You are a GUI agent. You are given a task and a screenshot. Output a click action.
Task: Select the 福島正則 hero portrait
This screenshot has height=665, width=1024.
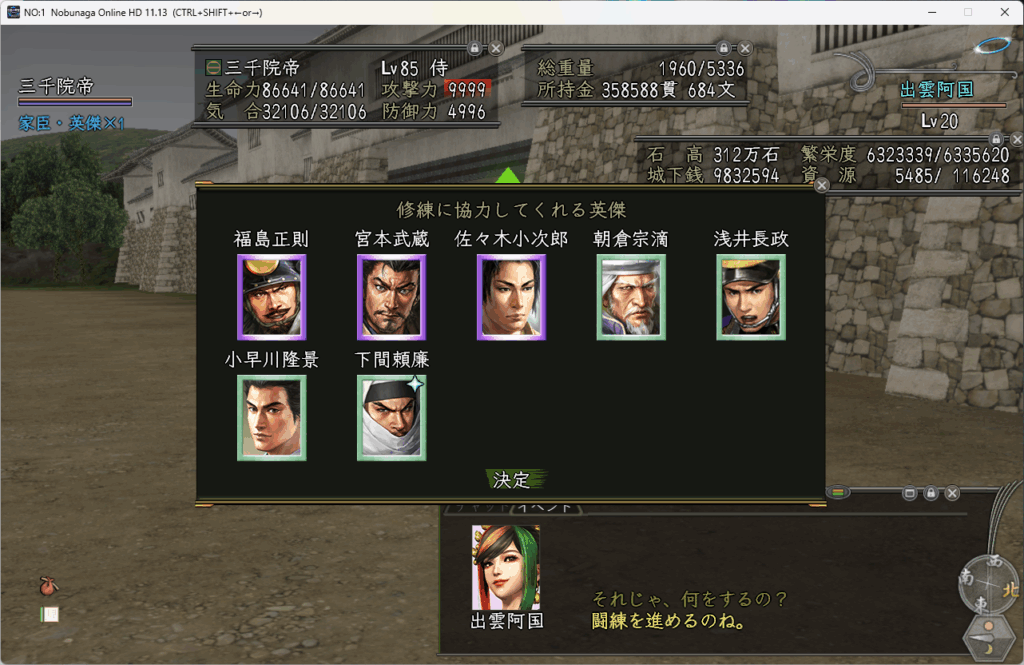click(x=272, y=297)
